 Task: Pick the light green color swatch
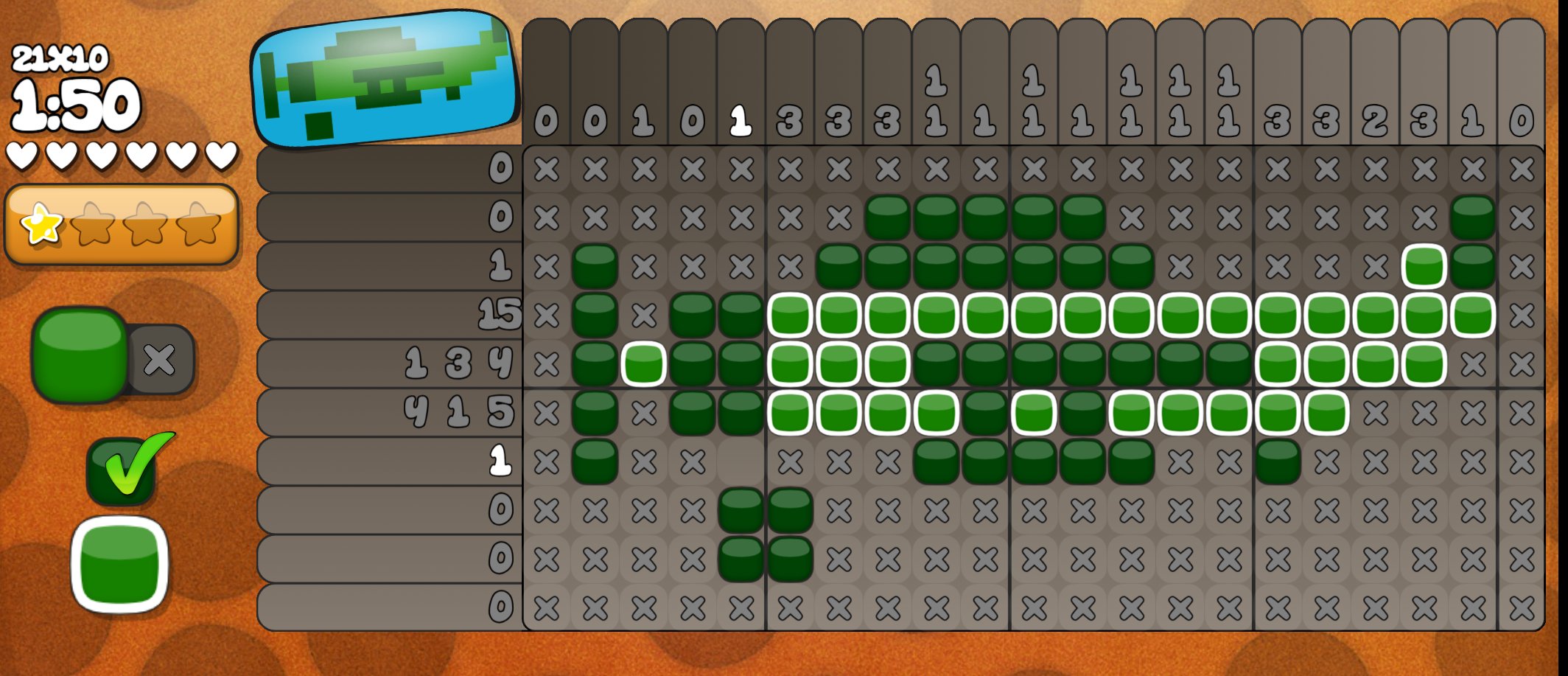pos(120,565)
